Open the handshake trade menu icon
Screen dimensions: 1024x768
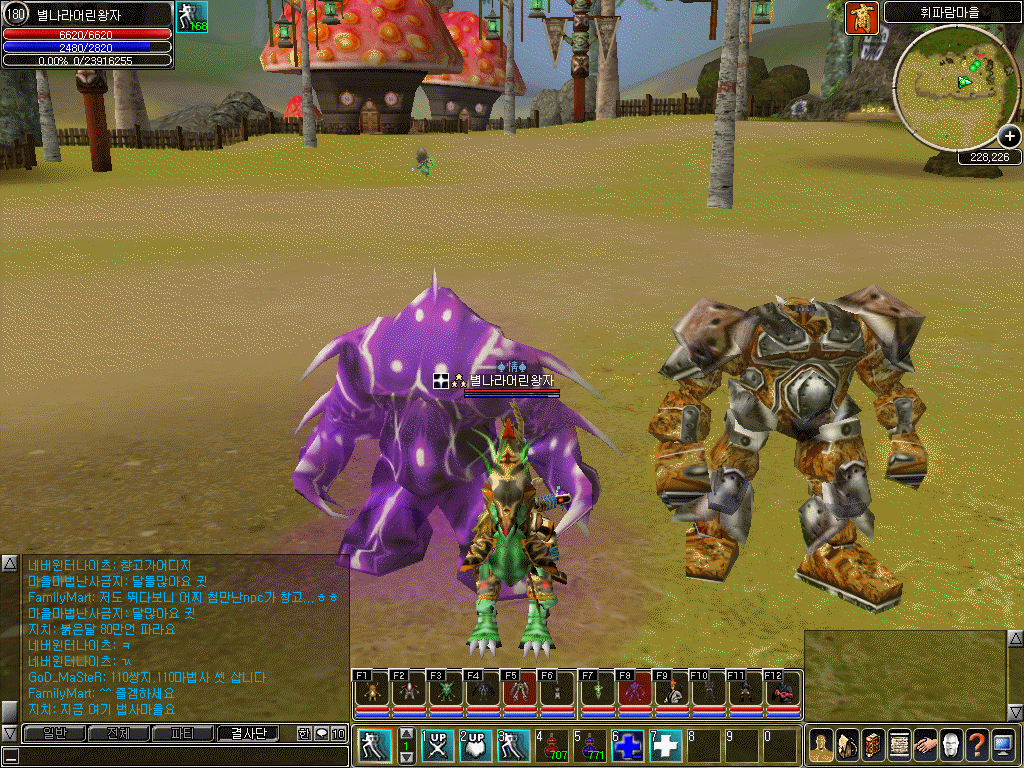925,746
